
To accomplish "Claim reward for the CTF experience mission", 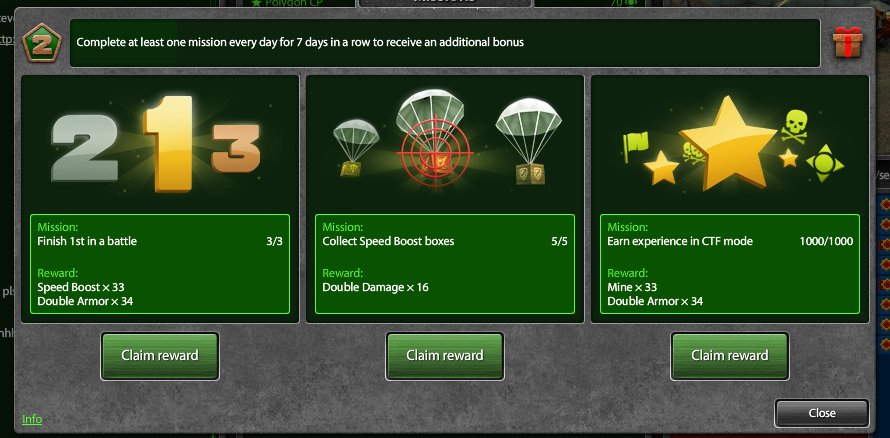I will coord(729,355).
